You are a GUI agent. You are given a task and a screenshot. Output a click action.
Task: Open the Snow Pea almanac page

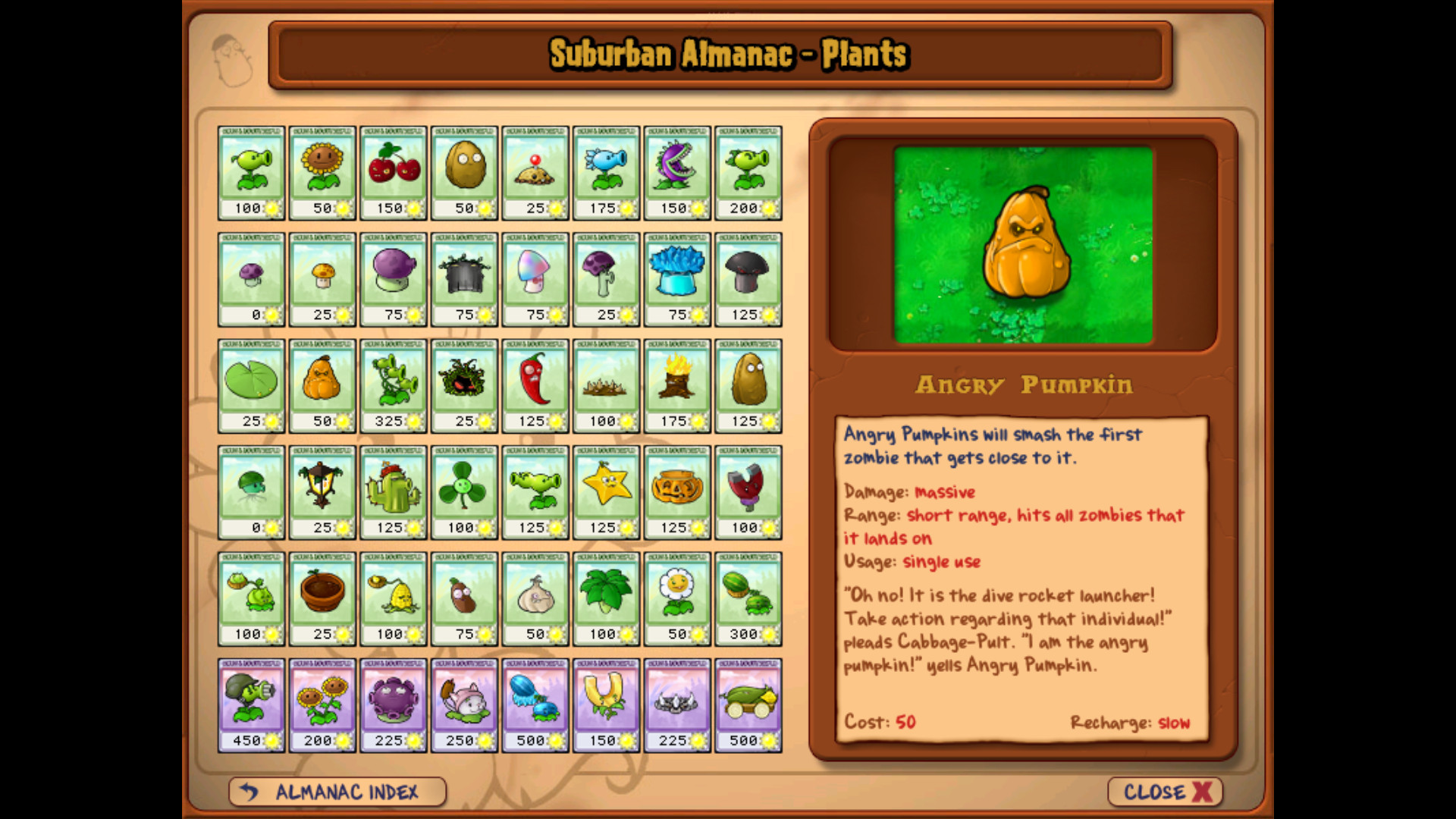[x=606, y=172]
